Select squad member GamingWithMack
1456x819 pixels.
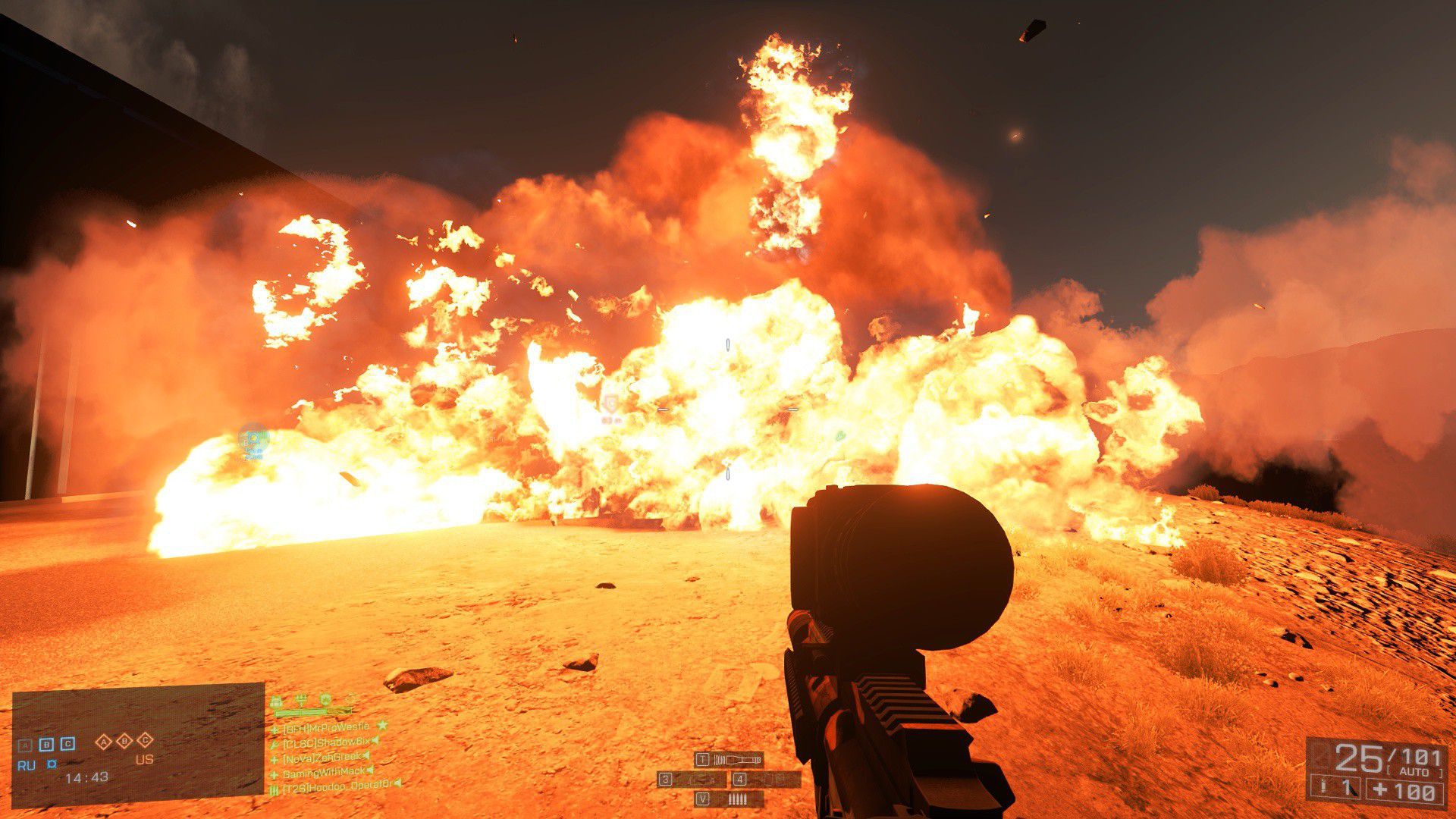click(x=324, y=773)
